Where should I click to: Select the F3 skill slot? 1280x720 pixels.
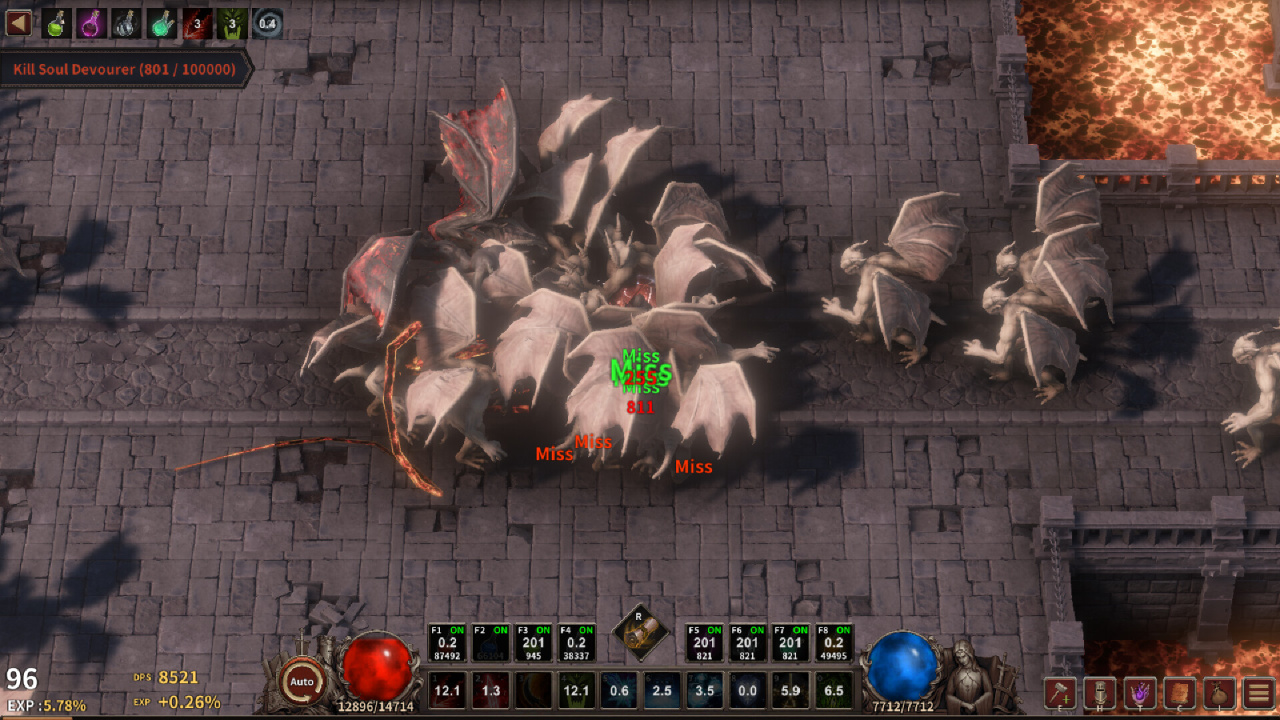(x=533, y=643)
